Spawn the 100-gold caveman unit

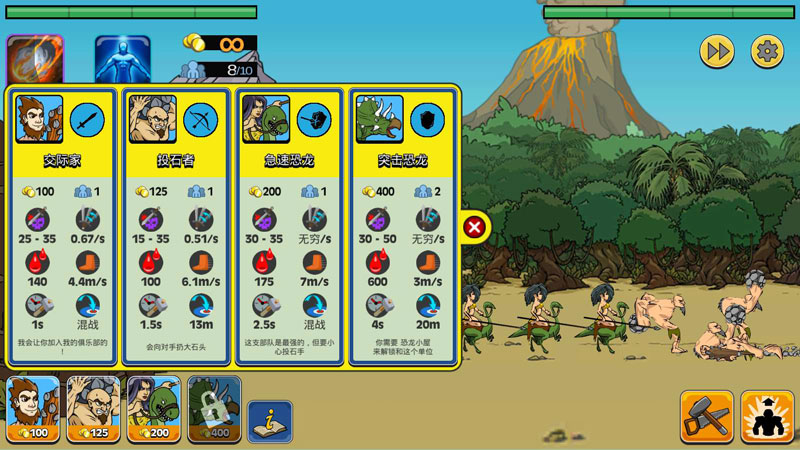point(34,409)
